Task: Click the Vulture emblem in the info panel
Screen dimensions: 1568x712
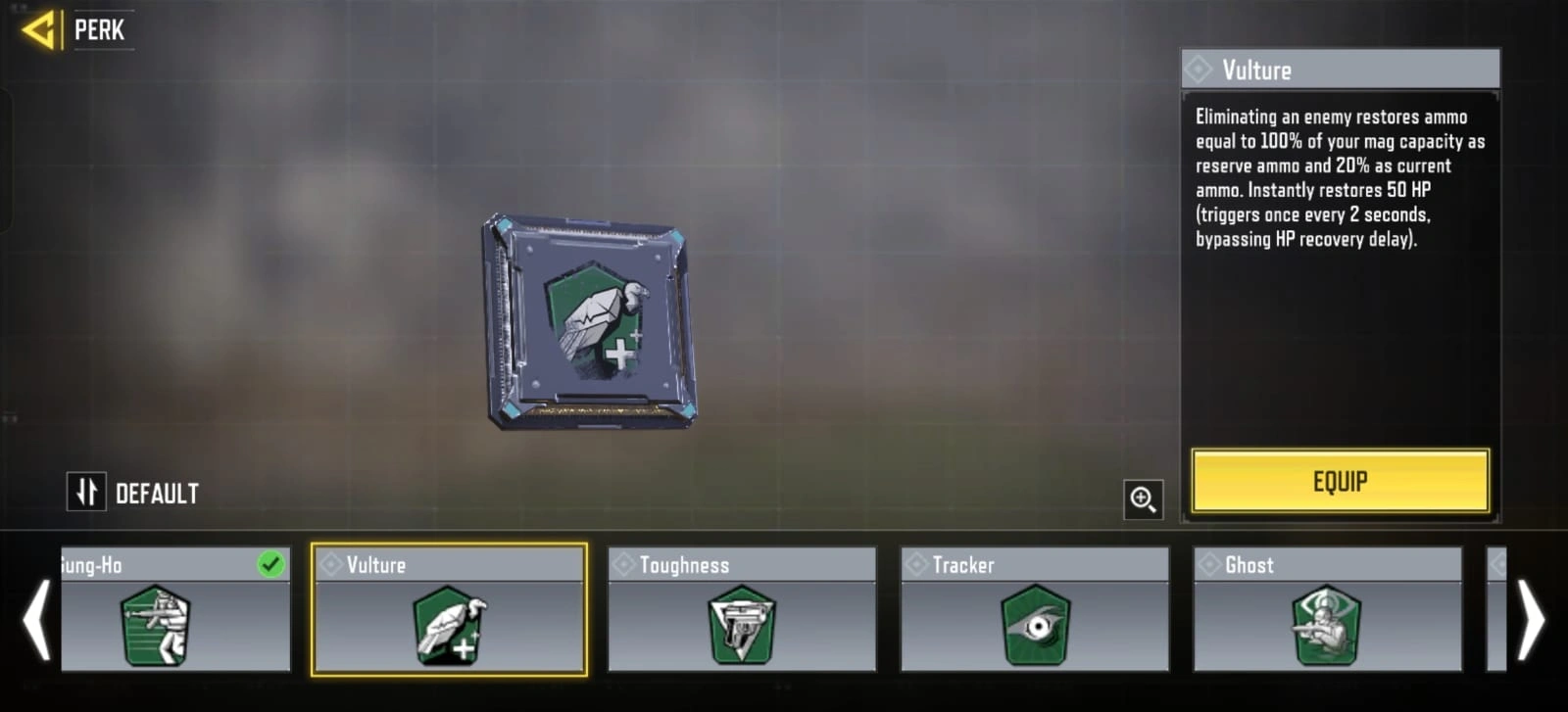Action: click(x=1198, y=69)
